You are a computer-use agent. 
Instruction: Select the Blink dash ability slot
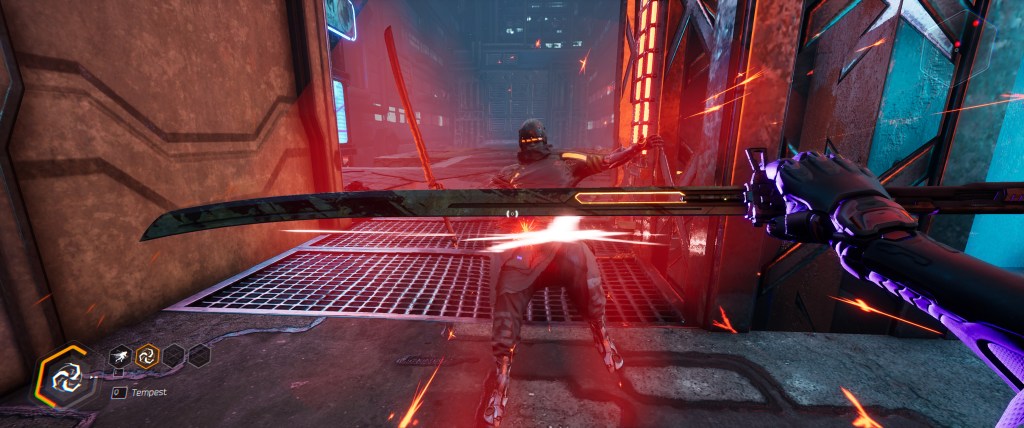(x=120, y=354)
